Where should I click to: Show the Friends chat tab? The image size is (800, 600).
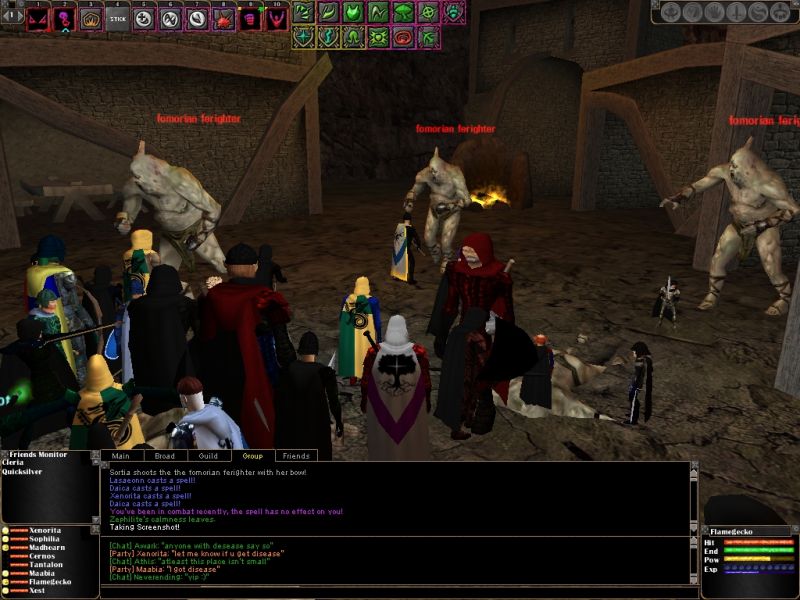point(296,456)
